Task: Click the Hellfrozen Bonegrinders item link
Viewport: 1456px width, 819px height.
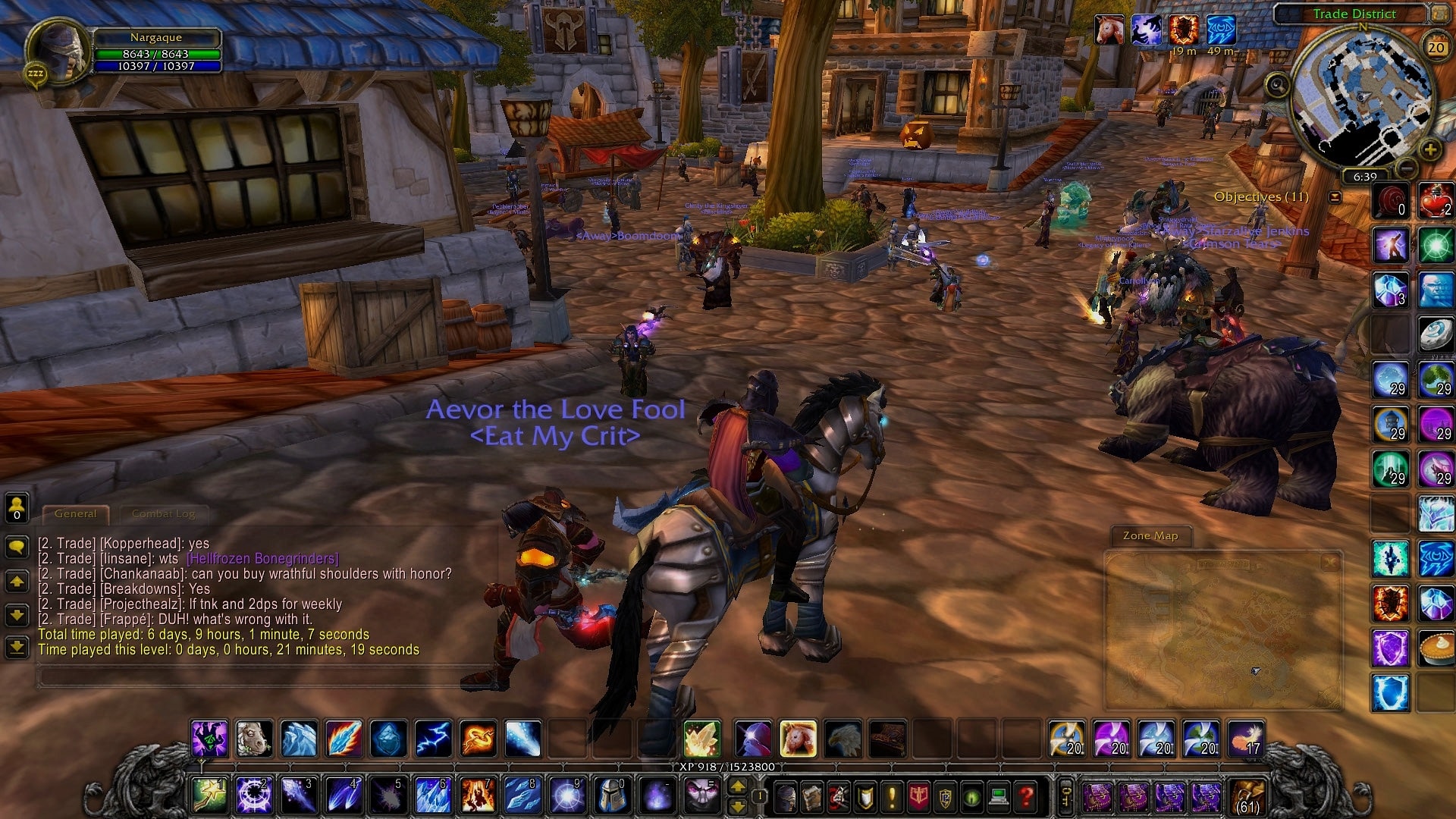Action: tap(262, 558)
